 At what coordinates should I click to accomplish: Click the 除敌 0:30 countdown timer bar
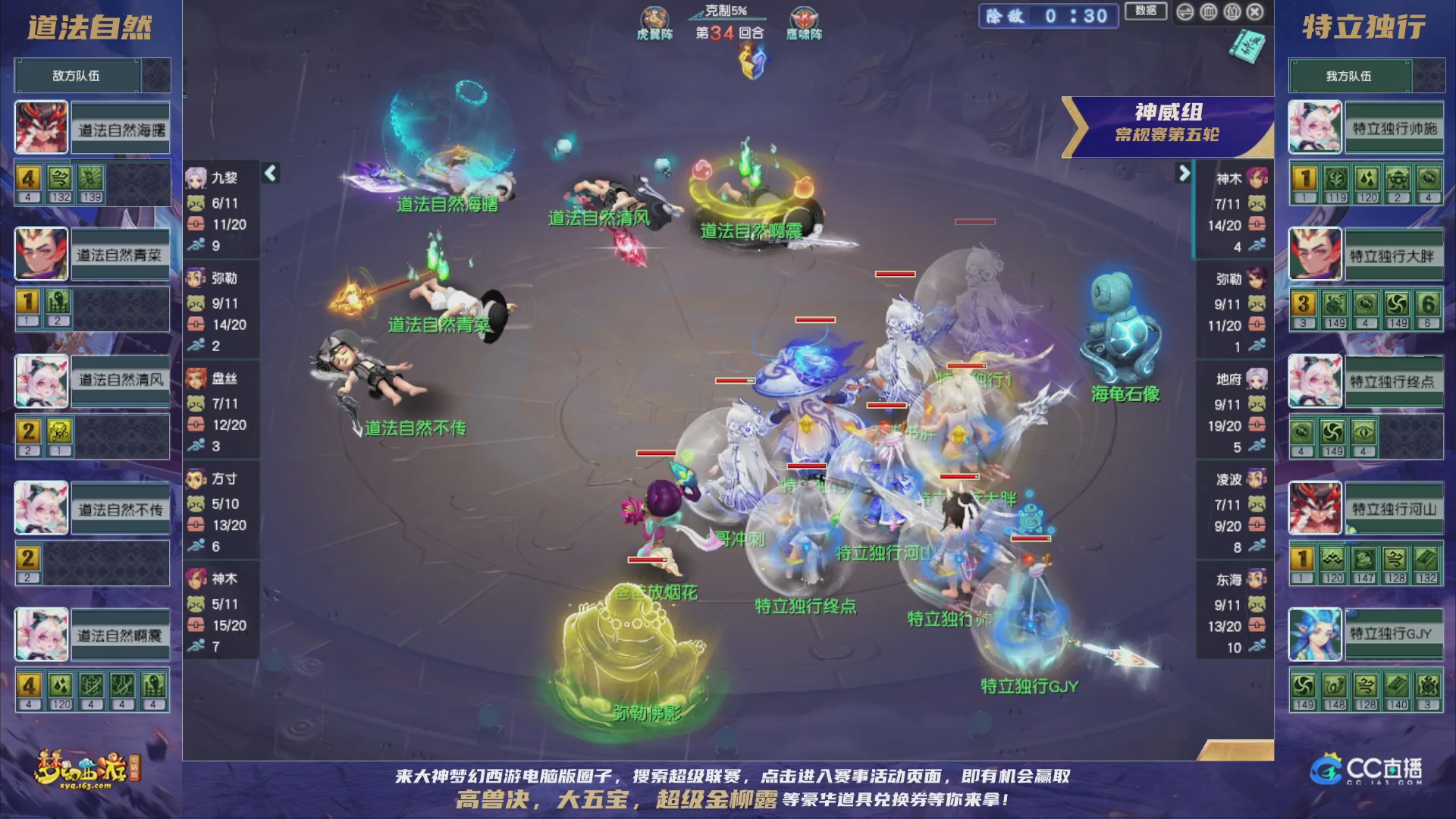[1049, 16]
